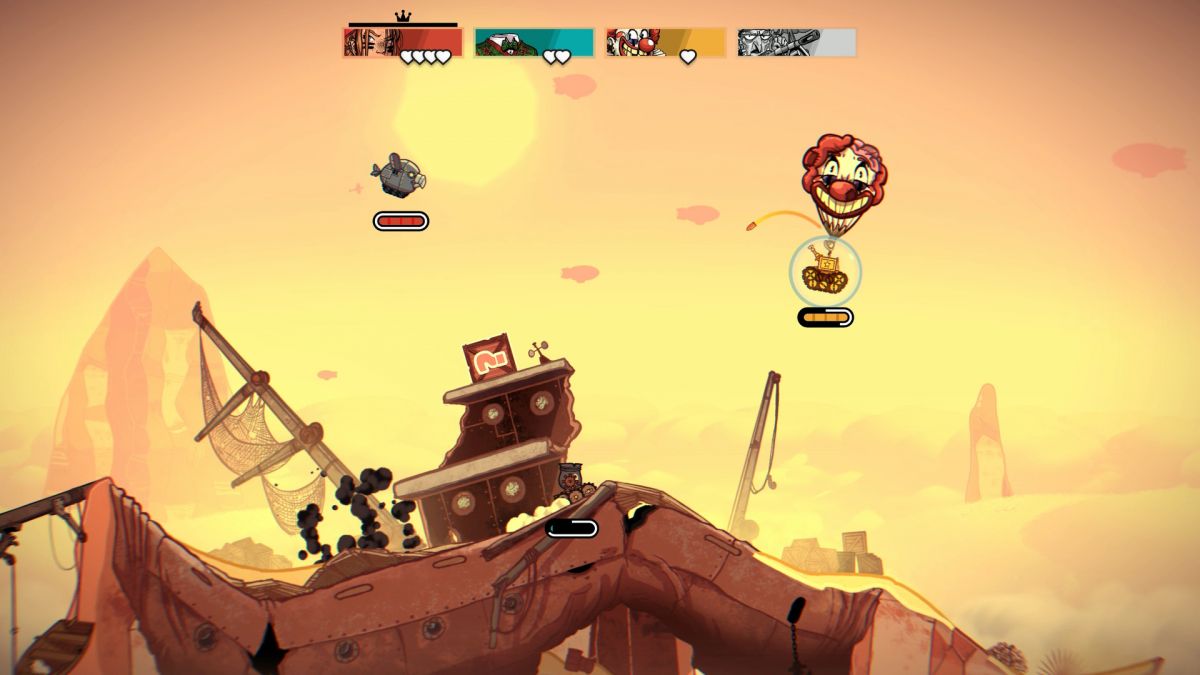
Task: Select the teal player panel with bow tie portrait
Action: [534, 43]
